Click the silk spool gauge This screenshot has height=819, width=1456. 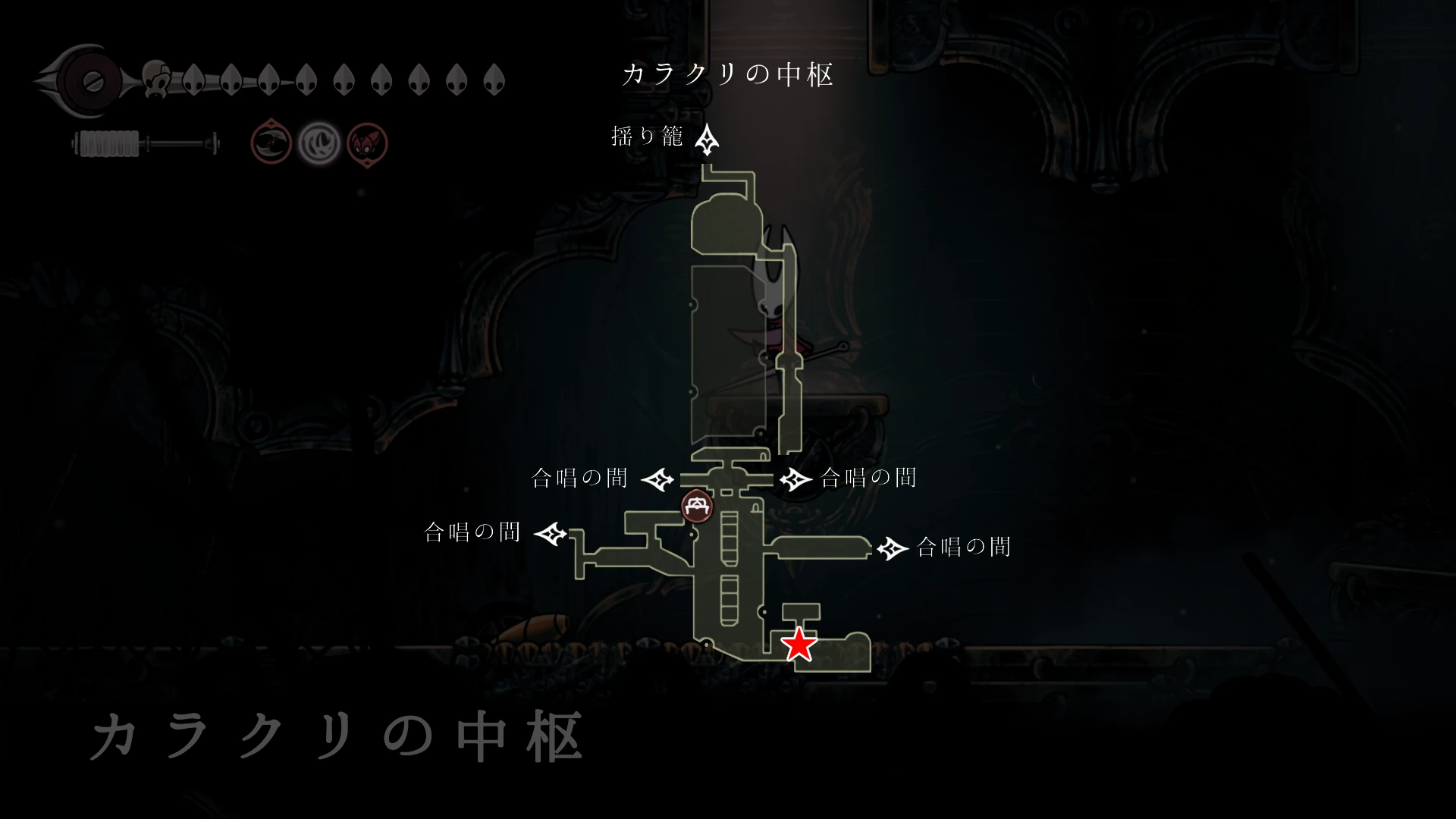coord(110,141)
